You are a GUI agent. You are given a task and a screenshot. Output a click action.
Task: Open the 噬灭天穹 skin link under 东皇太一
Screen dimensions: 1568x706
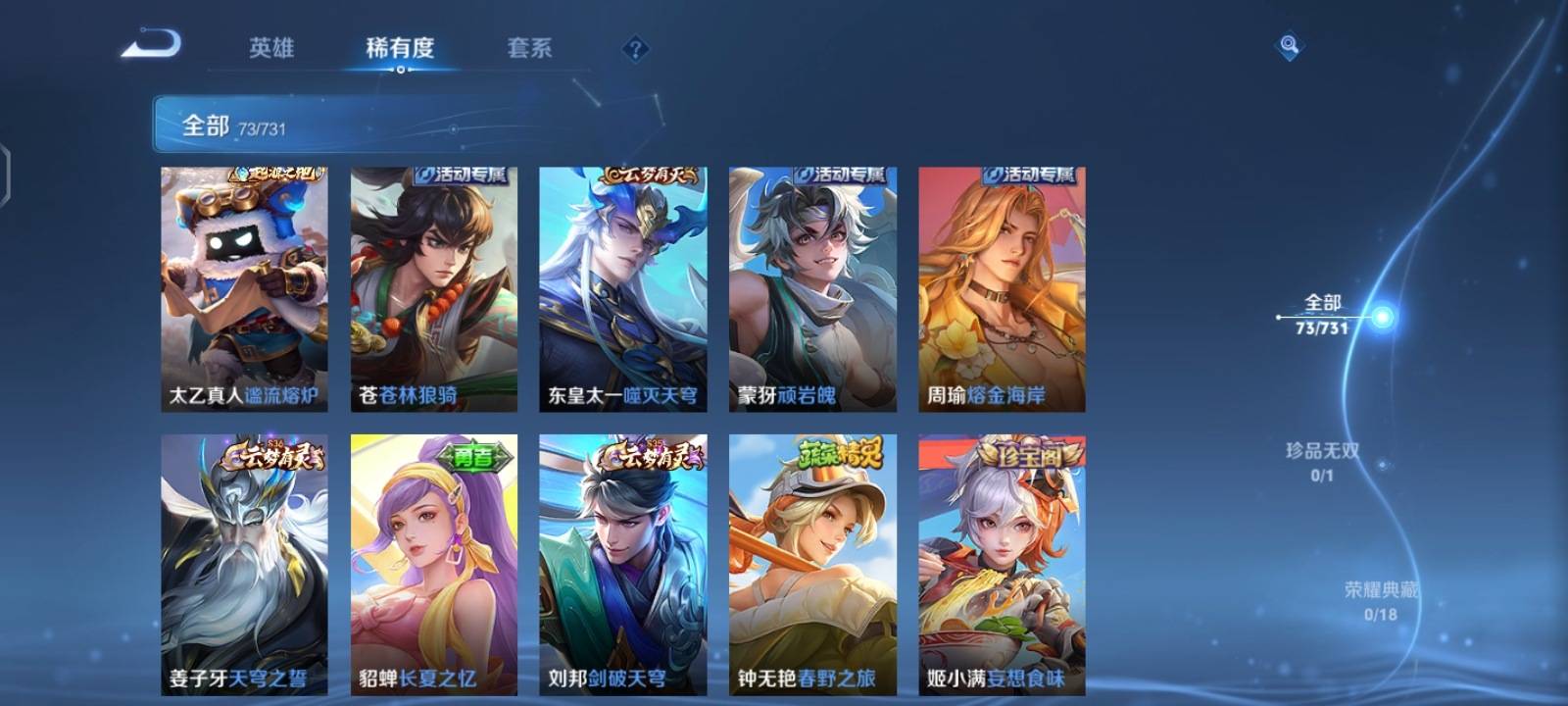coord(660,394)
